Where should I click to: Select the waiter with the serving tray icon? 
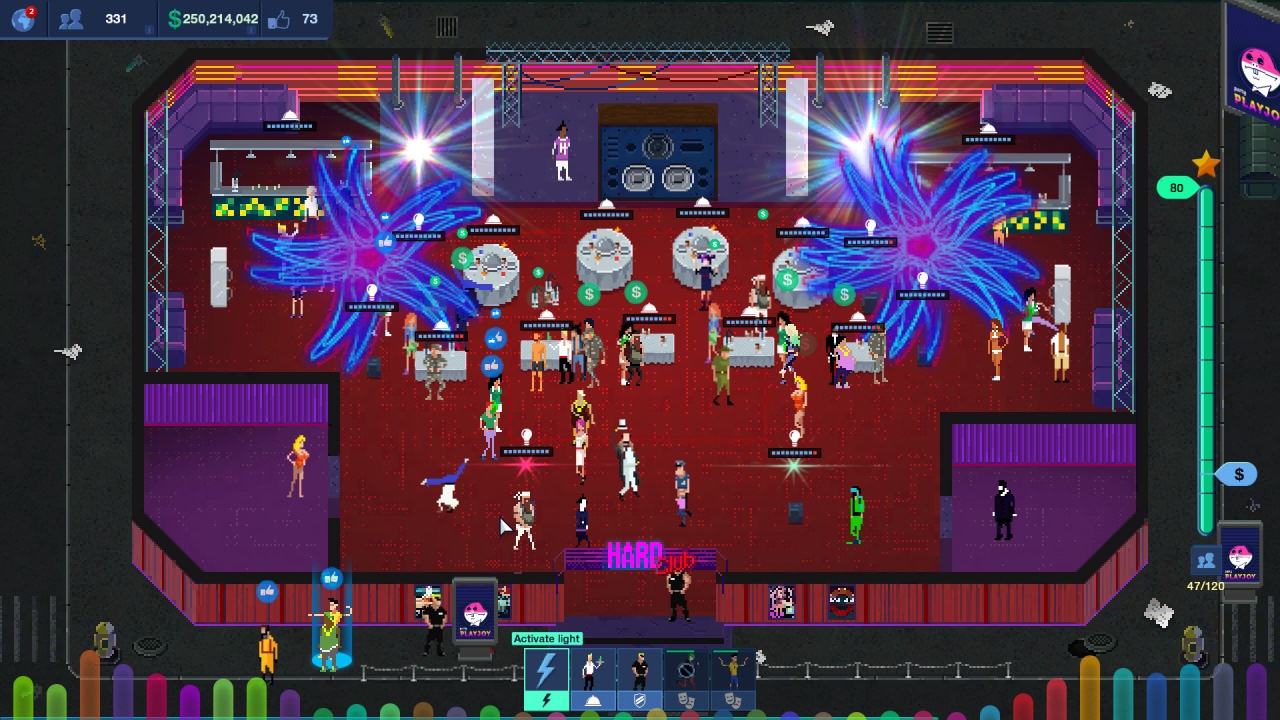coord(592,678)
